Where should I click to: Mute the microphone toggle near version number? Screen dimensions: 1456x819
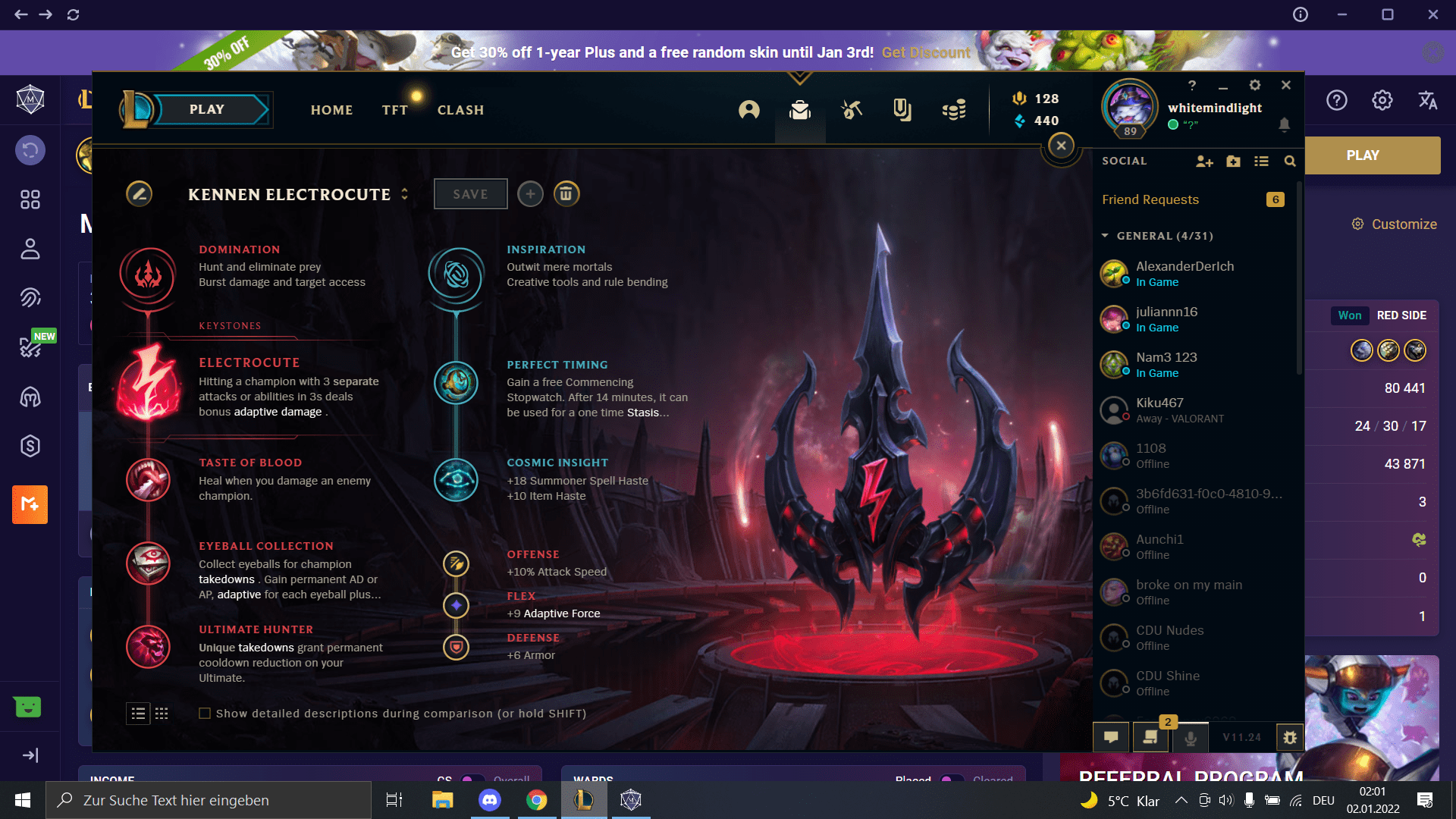(x=1190, y=736)
